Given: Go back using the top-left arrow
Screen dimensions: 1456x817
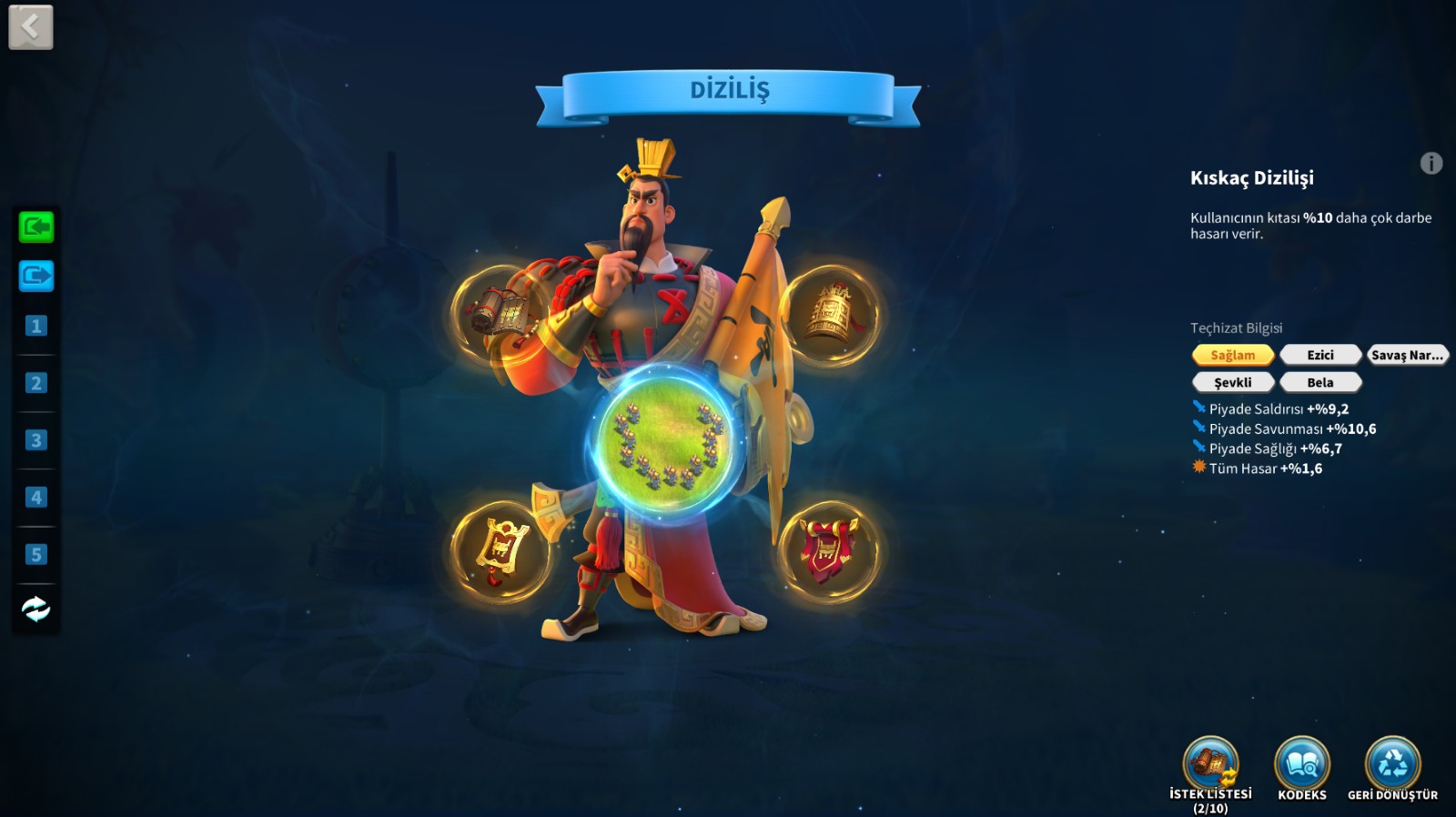Looking at the screenshot, I should point(31,28).
